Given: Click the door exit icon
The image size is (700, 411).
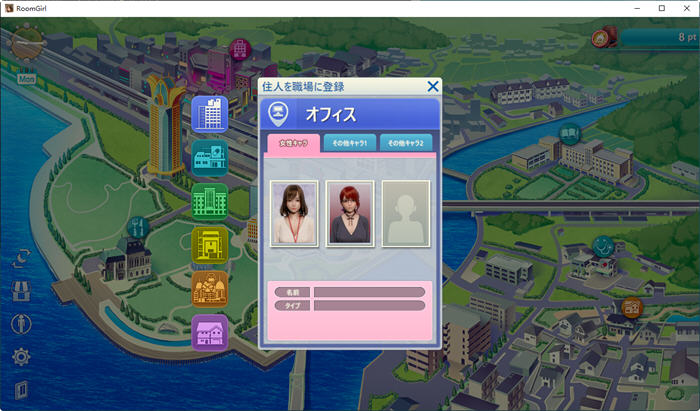Looking at the screenshot, I should tap(20, 389).
